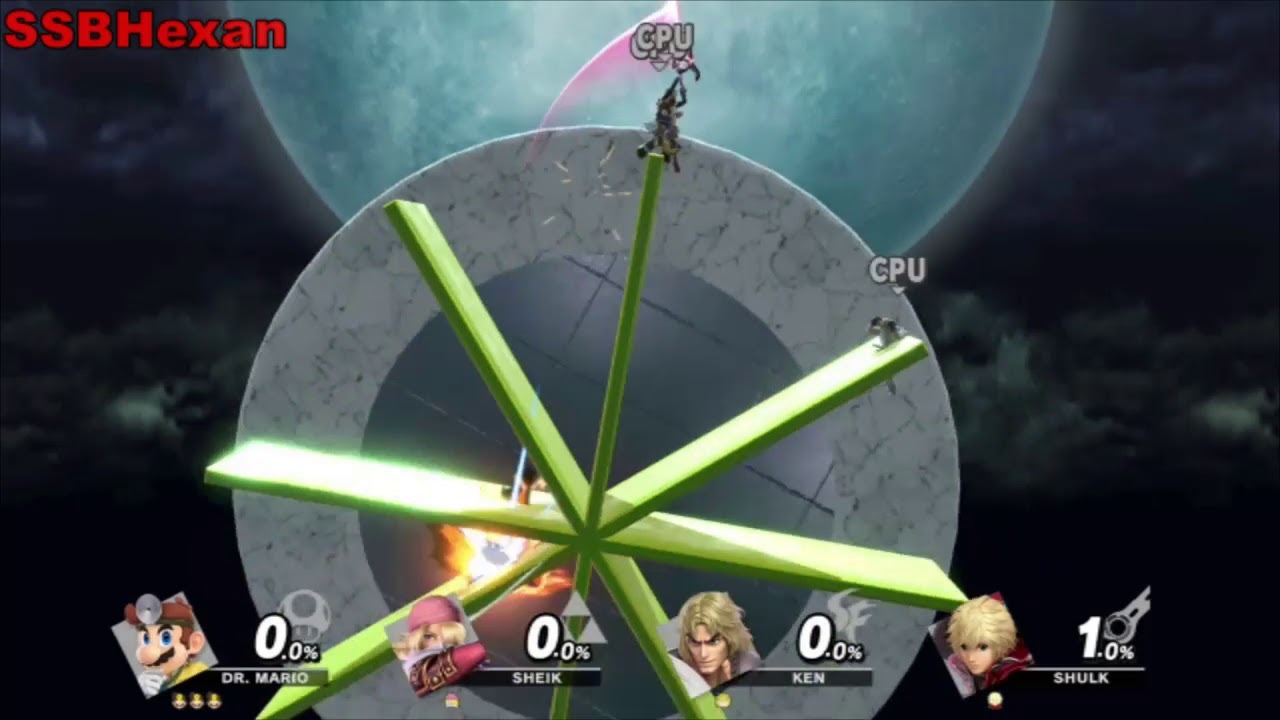Toggle the CPU tag near the right platform
Screen dimensions: 1280x720
tap(897, 270)
